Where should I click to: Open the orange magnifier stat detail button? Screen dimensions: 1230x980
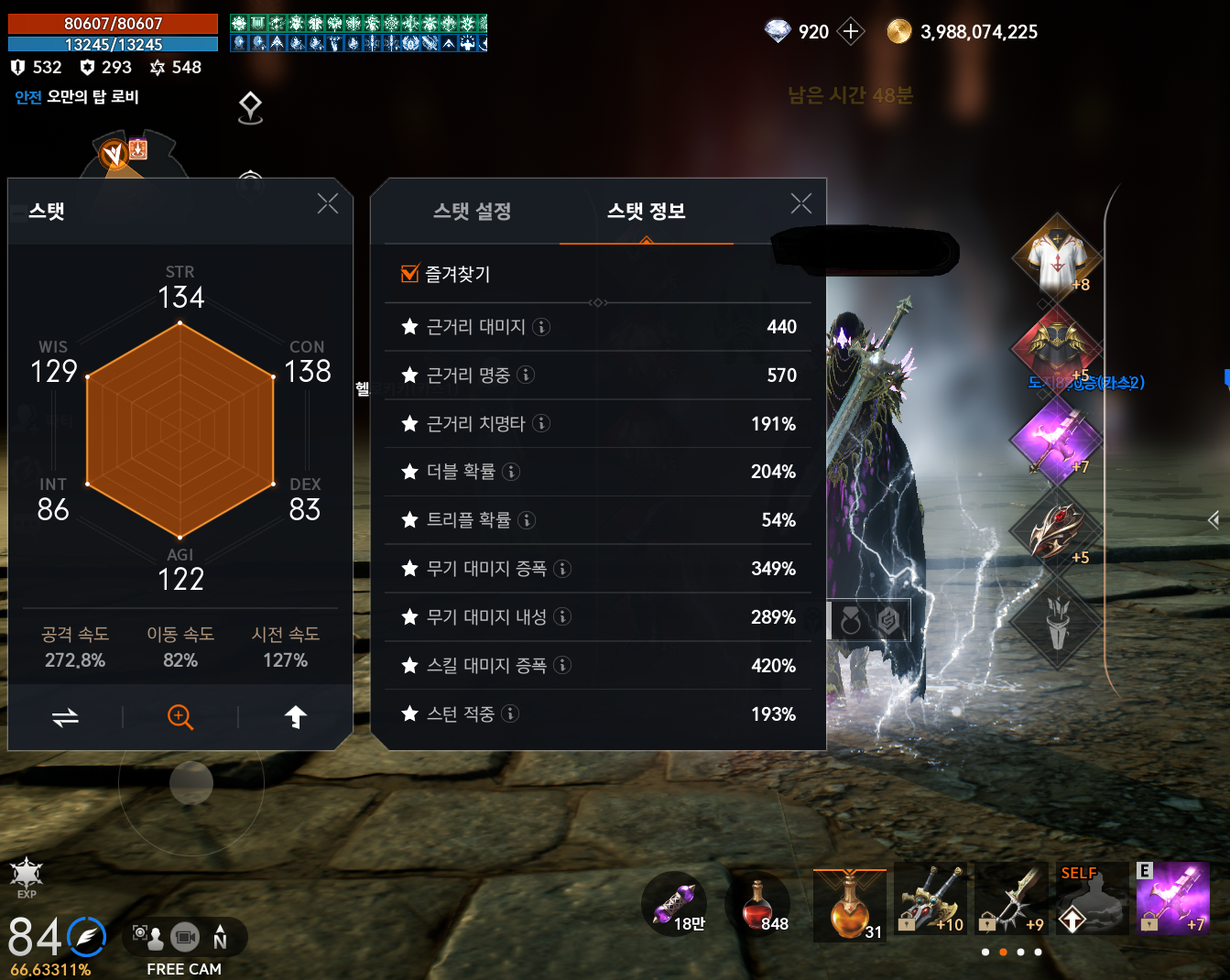click(x=180, y=717)
